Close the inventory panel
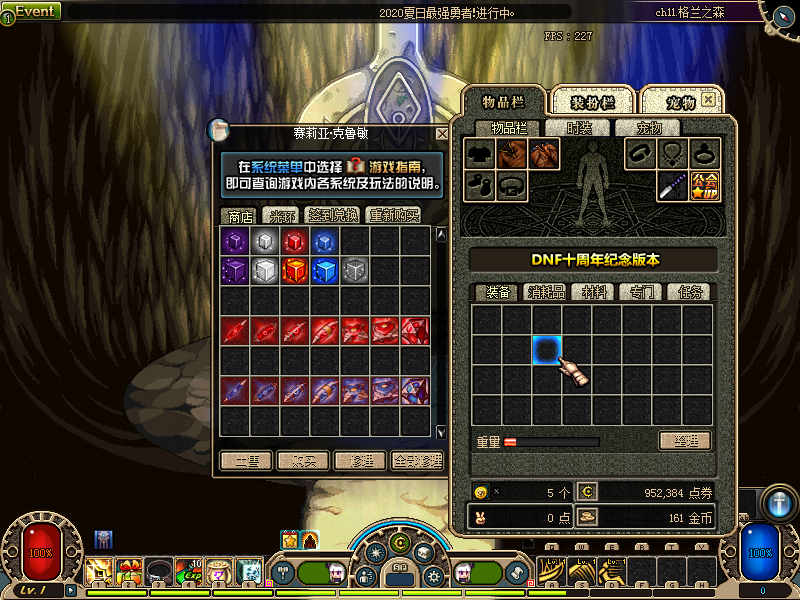The image size is (800, 600). 708,100
